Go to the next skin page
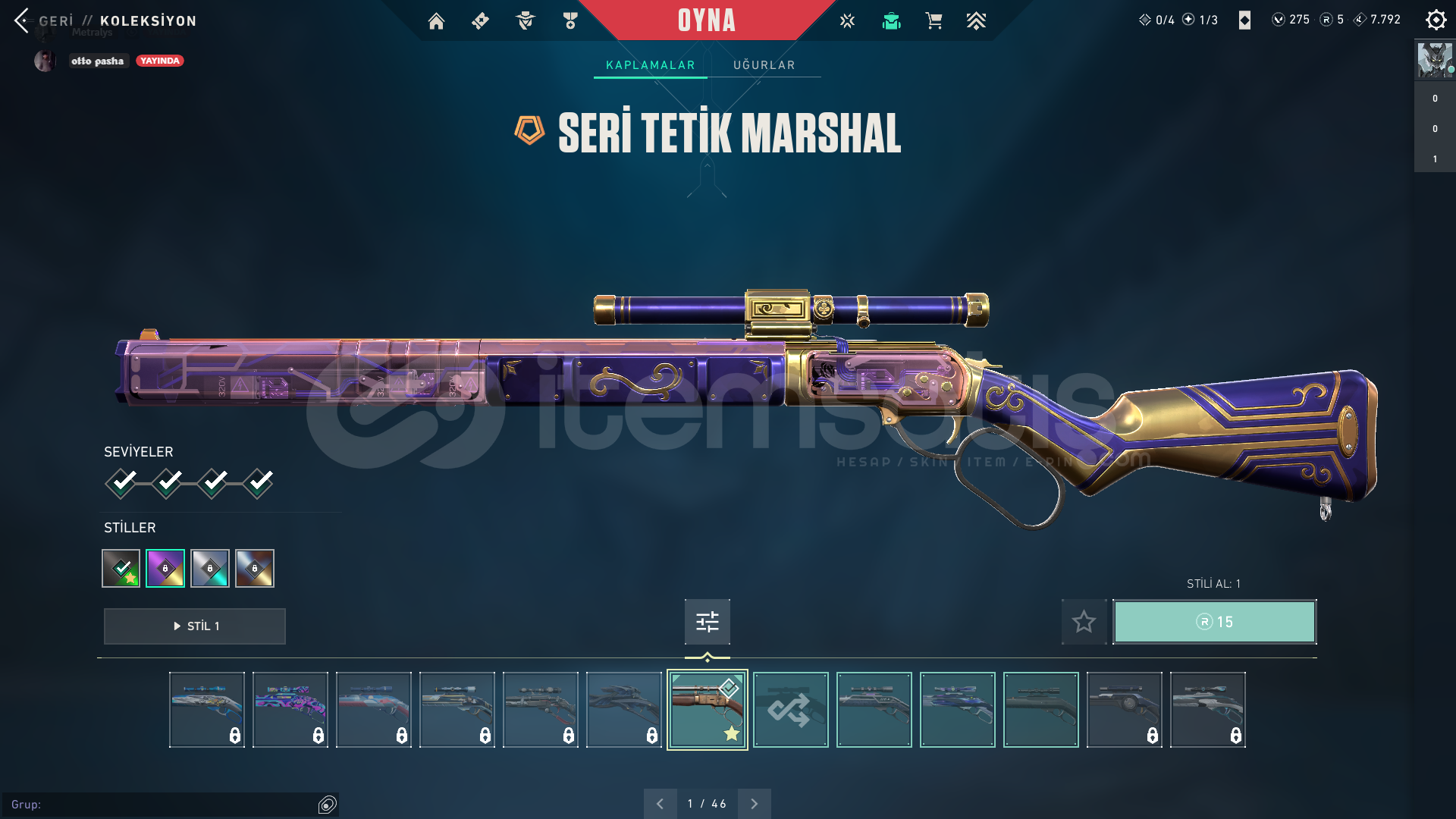This screenshot has height=819, width=1456. (x=754, y=804)
